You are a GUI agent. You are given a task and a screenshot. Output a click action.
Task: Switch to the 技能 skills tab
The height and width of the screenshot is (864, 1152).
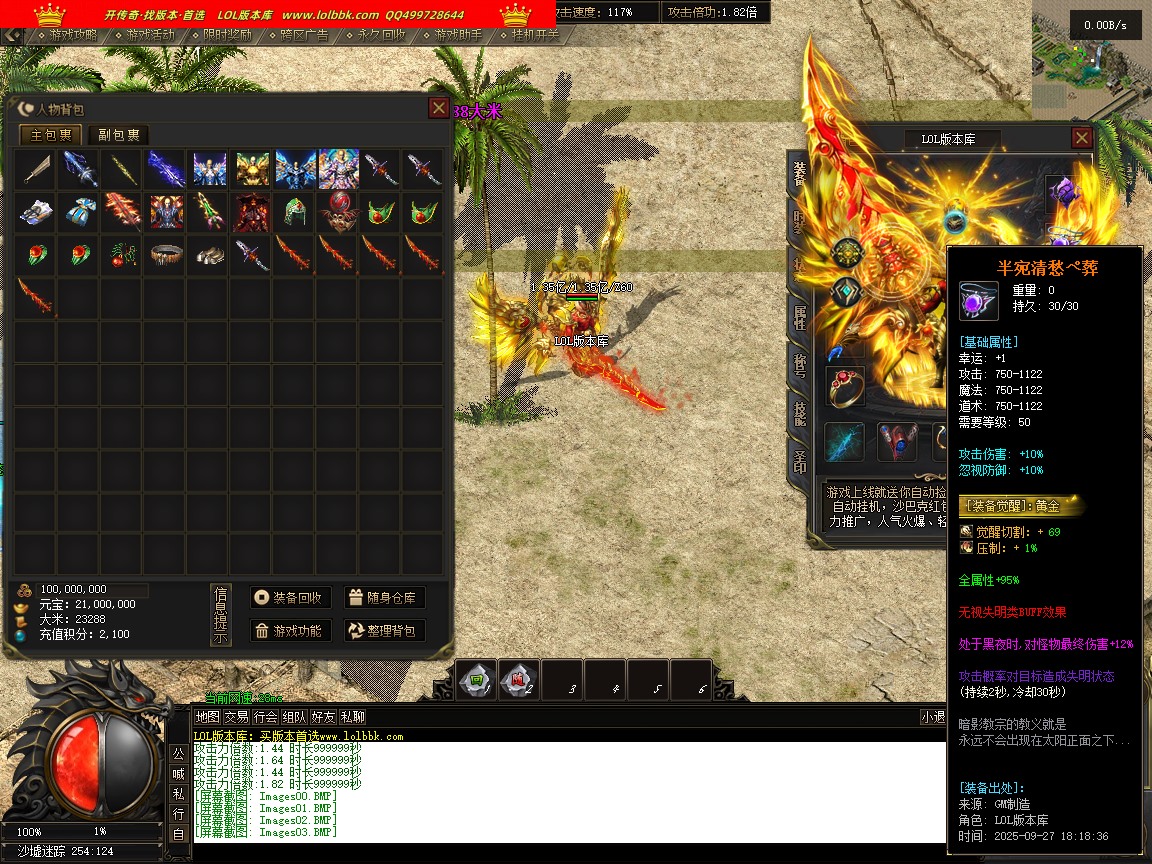[800, 414]
